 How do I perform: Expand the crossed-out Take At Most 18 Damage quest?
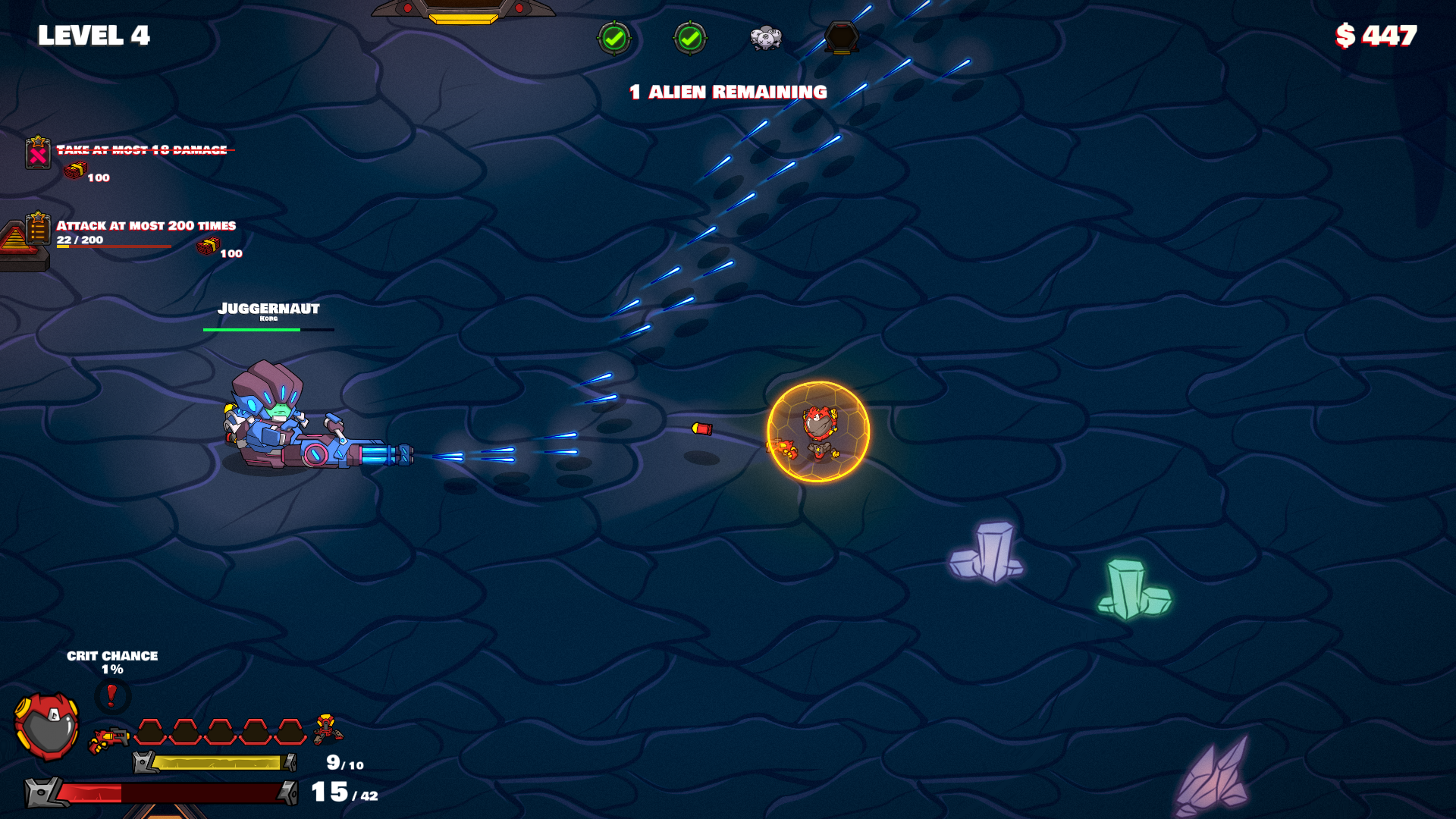pos(140,151)
